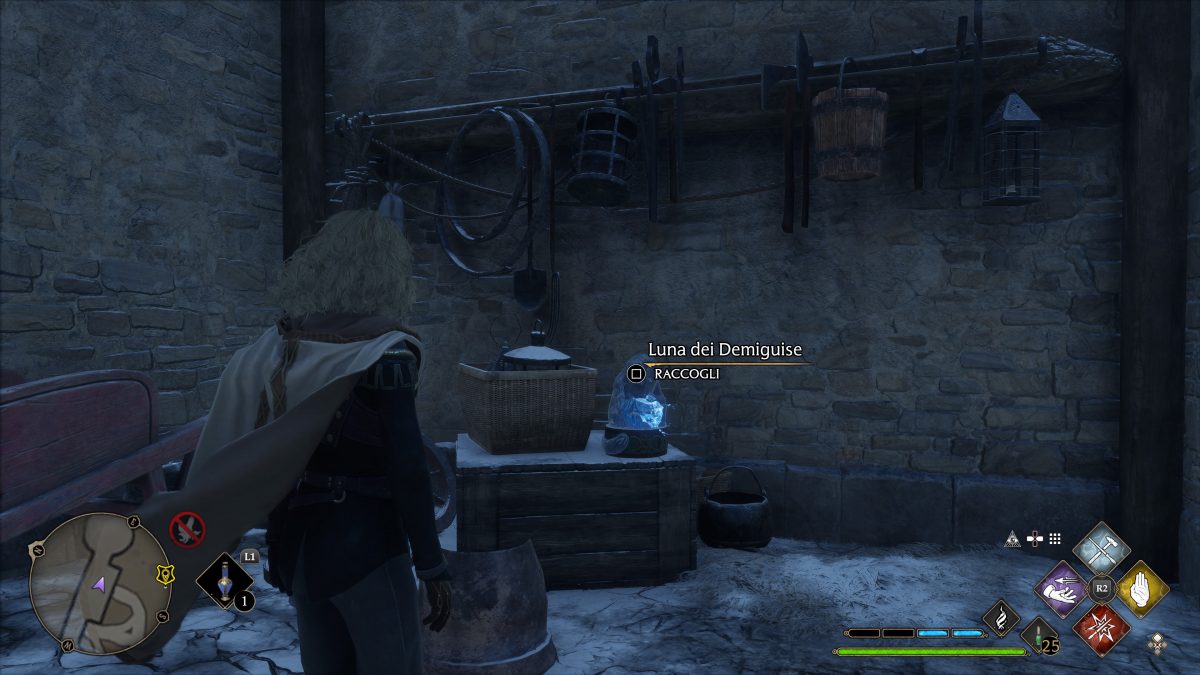Open the spell set grid icon
Screen dimensions: 1200x675
coord(1054,539)
